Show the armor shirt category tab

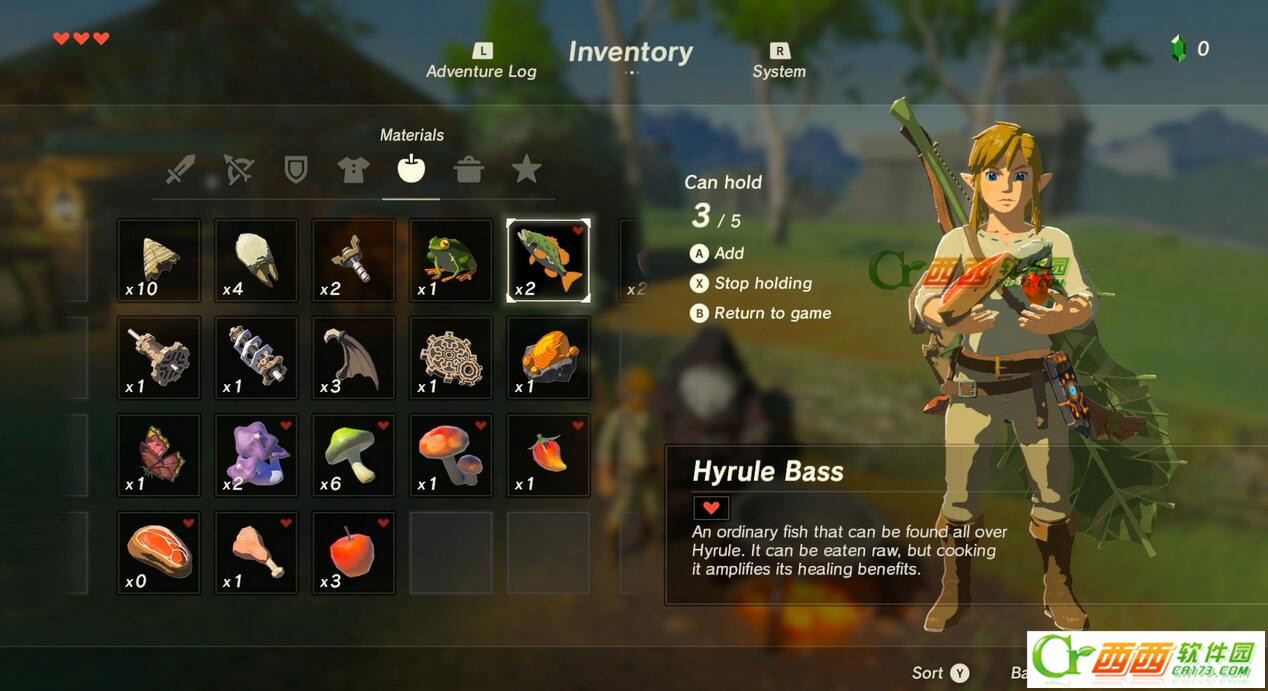(353, 170)
